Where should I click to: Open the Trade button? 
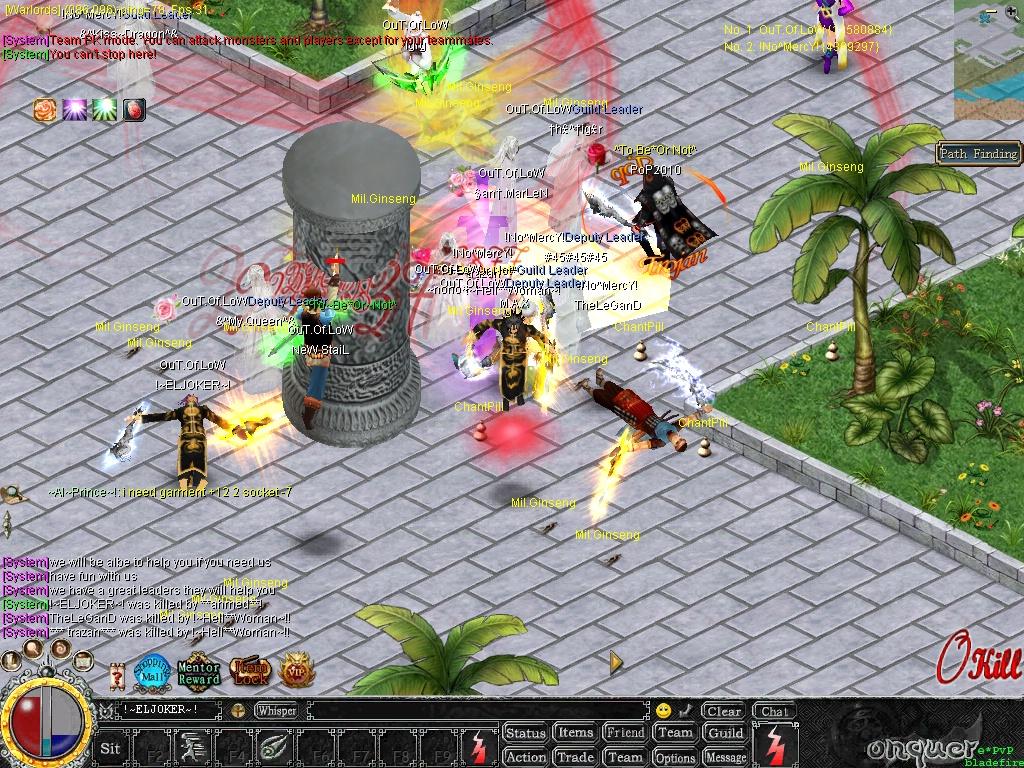(x=575, y=757)
